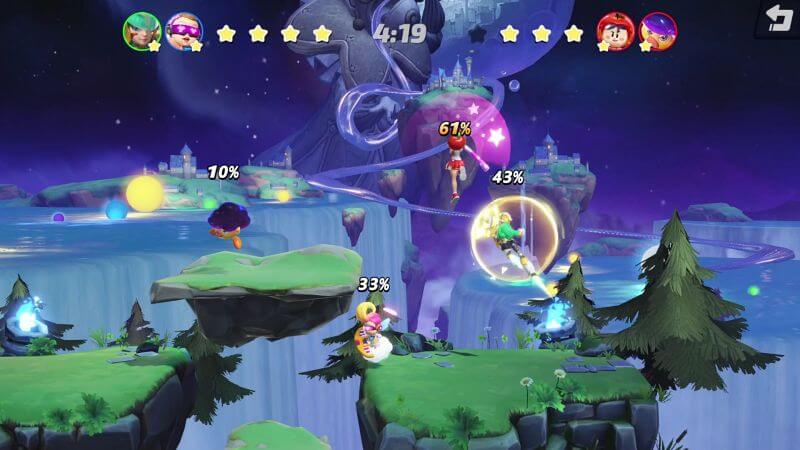Click the back arrow exit button

776,19
